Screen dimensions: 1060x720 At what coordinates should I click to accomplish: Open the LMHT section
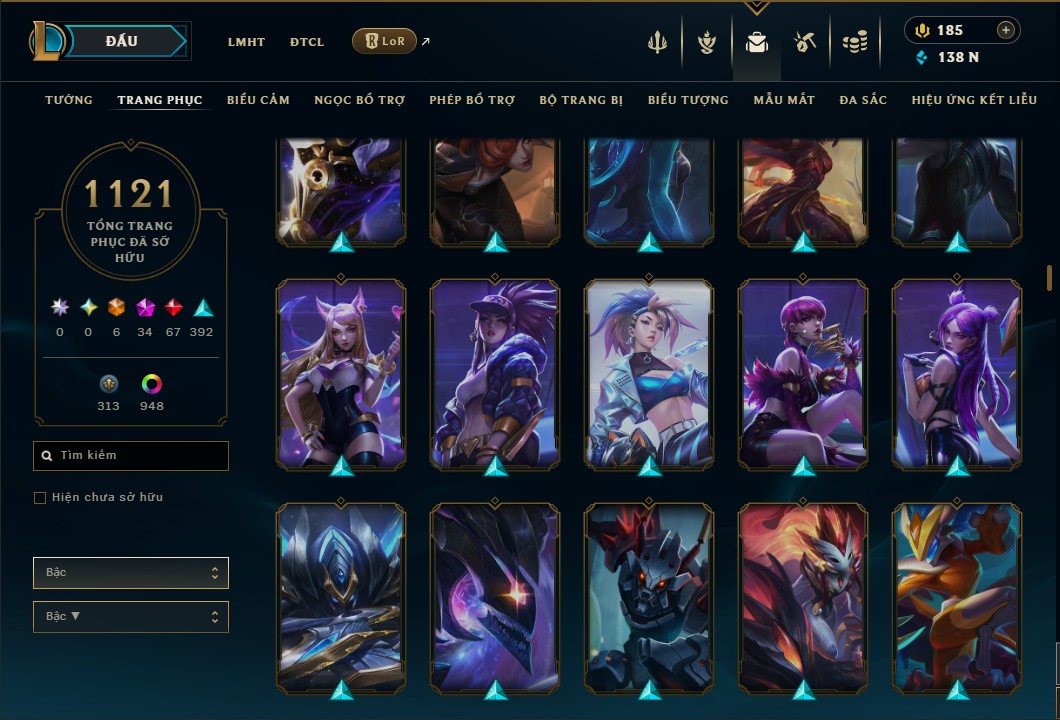[x=246, y=42]
